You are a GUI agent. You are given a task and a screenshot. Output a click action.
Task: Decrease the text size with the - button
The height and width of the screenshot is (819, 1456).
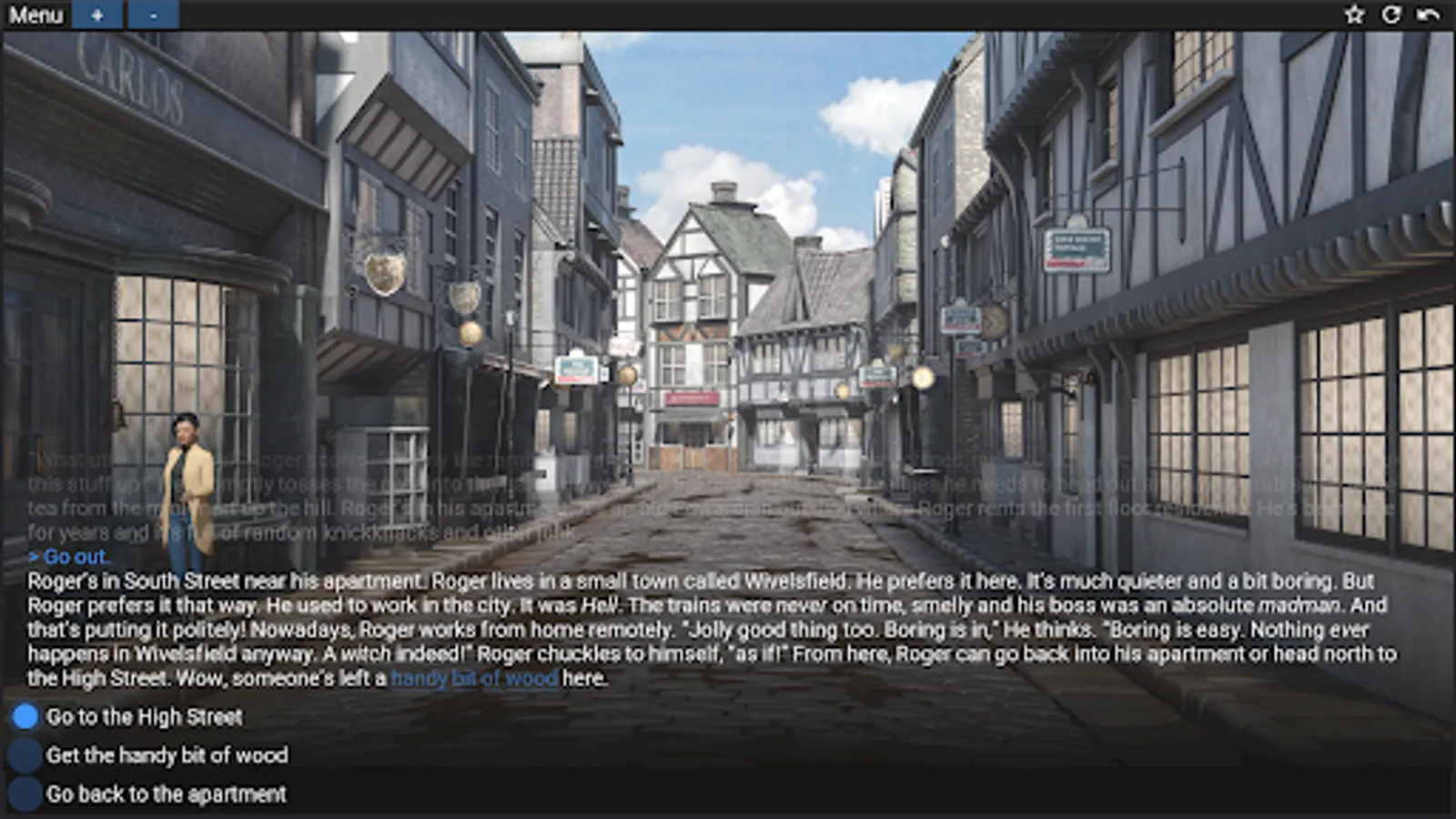pos(152,15)
